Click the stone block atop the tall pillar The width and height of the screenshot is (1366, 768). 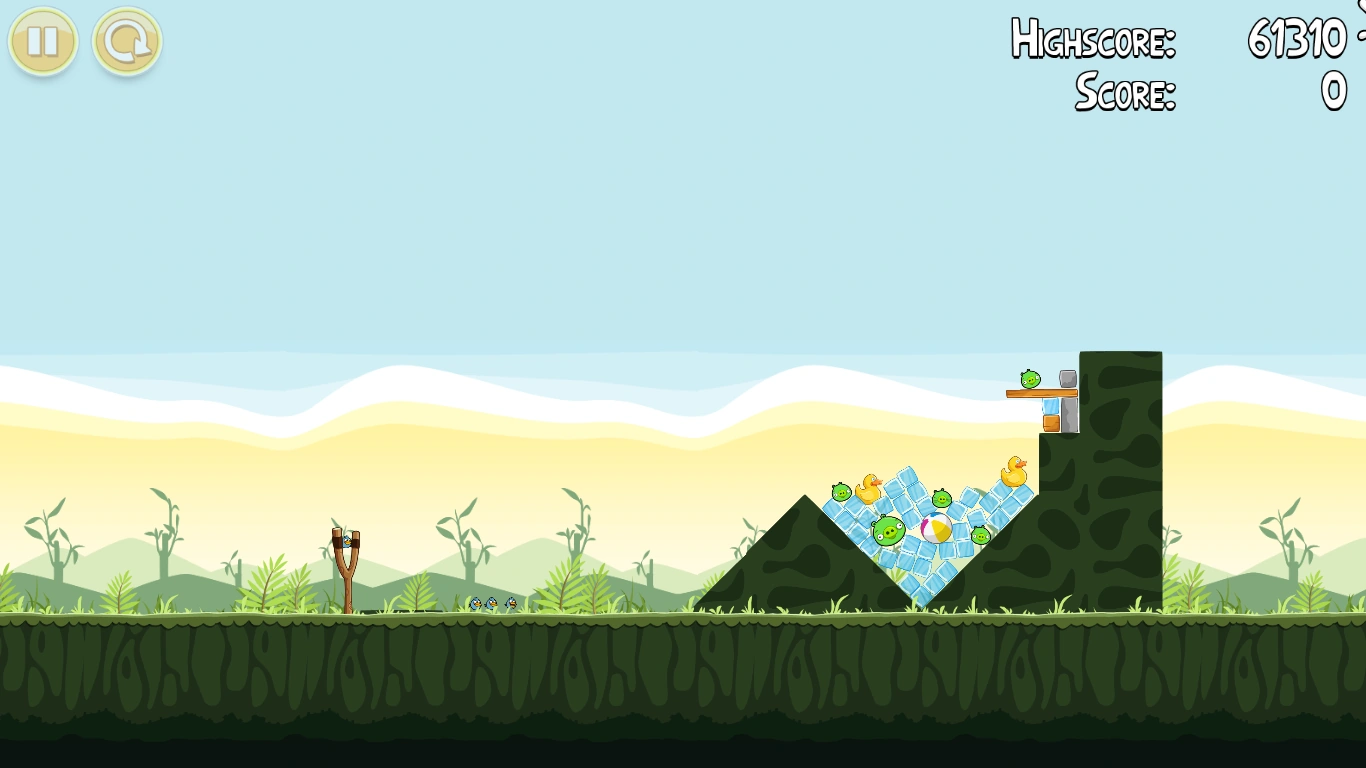point(1066,379)
